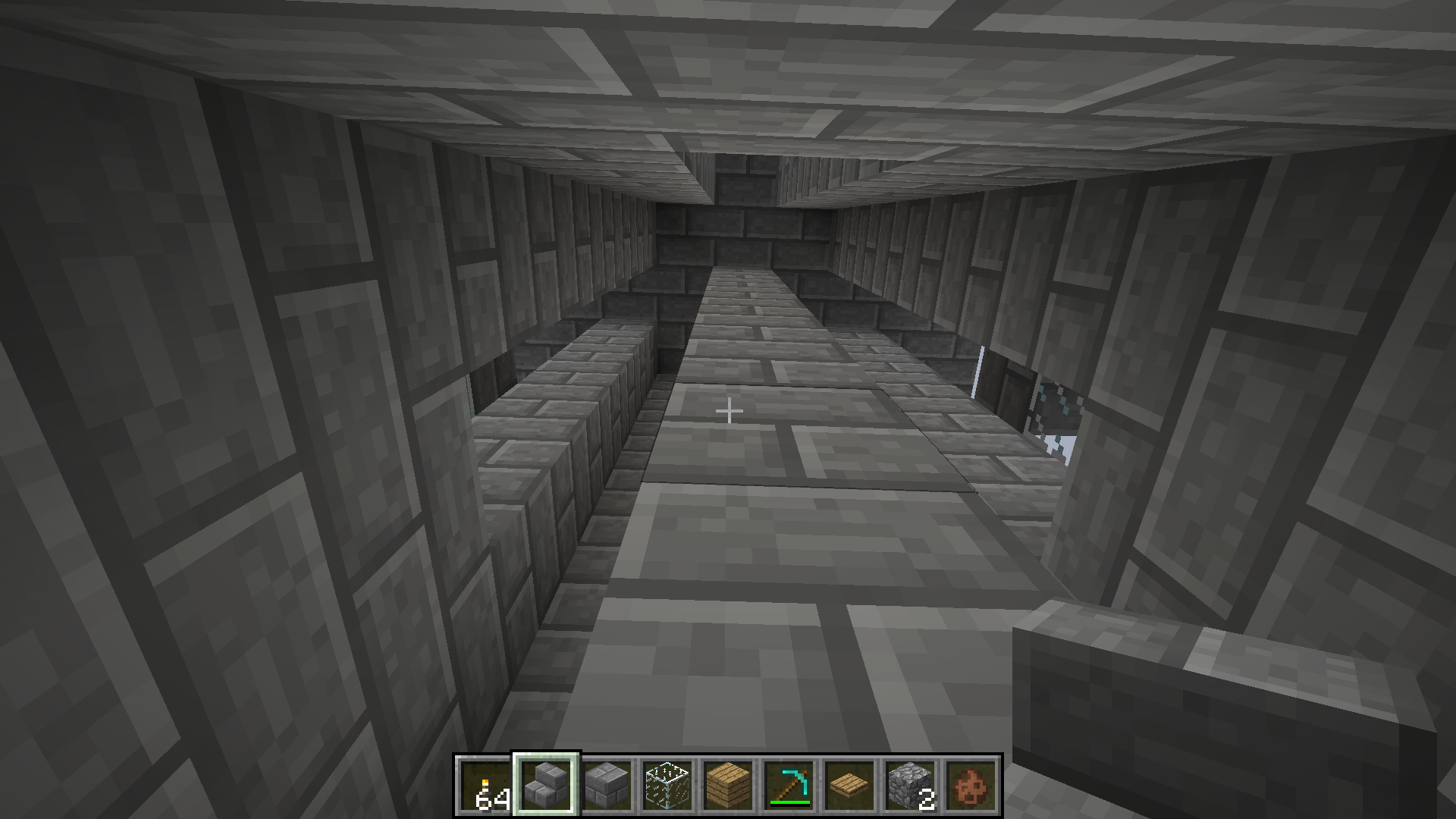The width and height of the screenshot is (1456, 819).
Task: Click the 2 count on the cobblestone
Action: coord(927,798)
